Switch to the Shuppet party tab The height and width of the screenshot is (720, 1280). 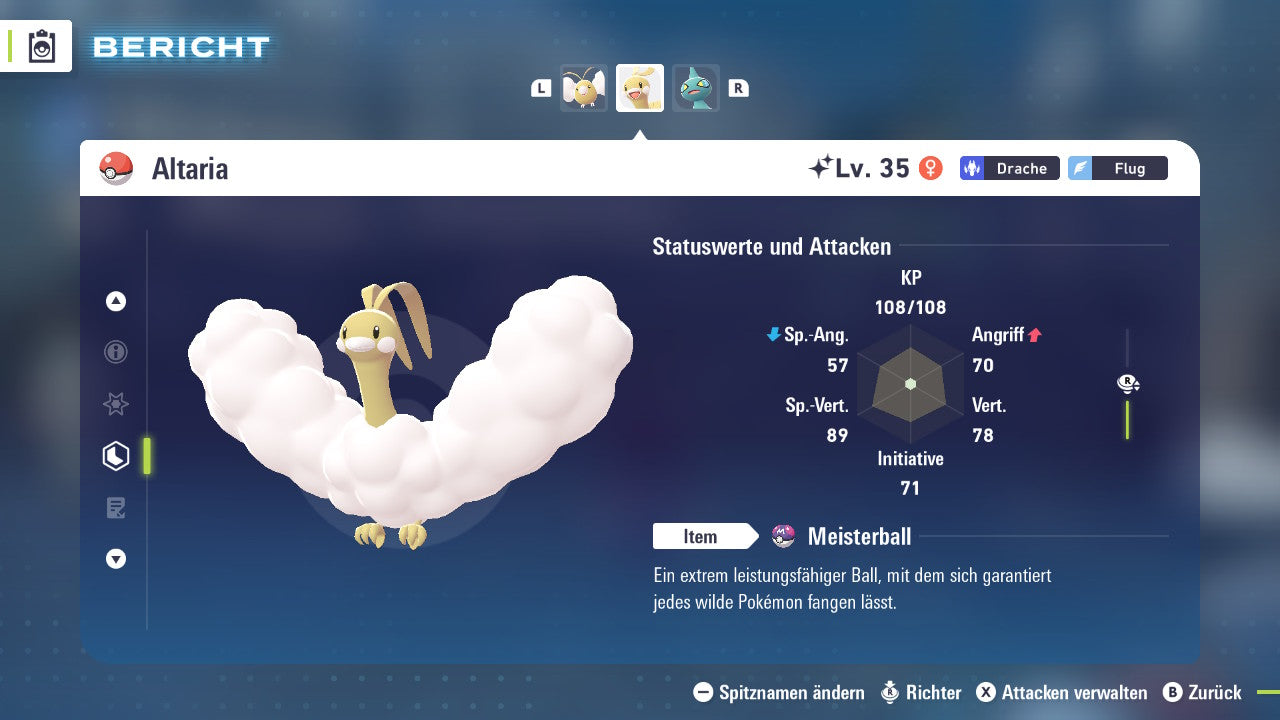pyautogui.click(x=695, y=87)
